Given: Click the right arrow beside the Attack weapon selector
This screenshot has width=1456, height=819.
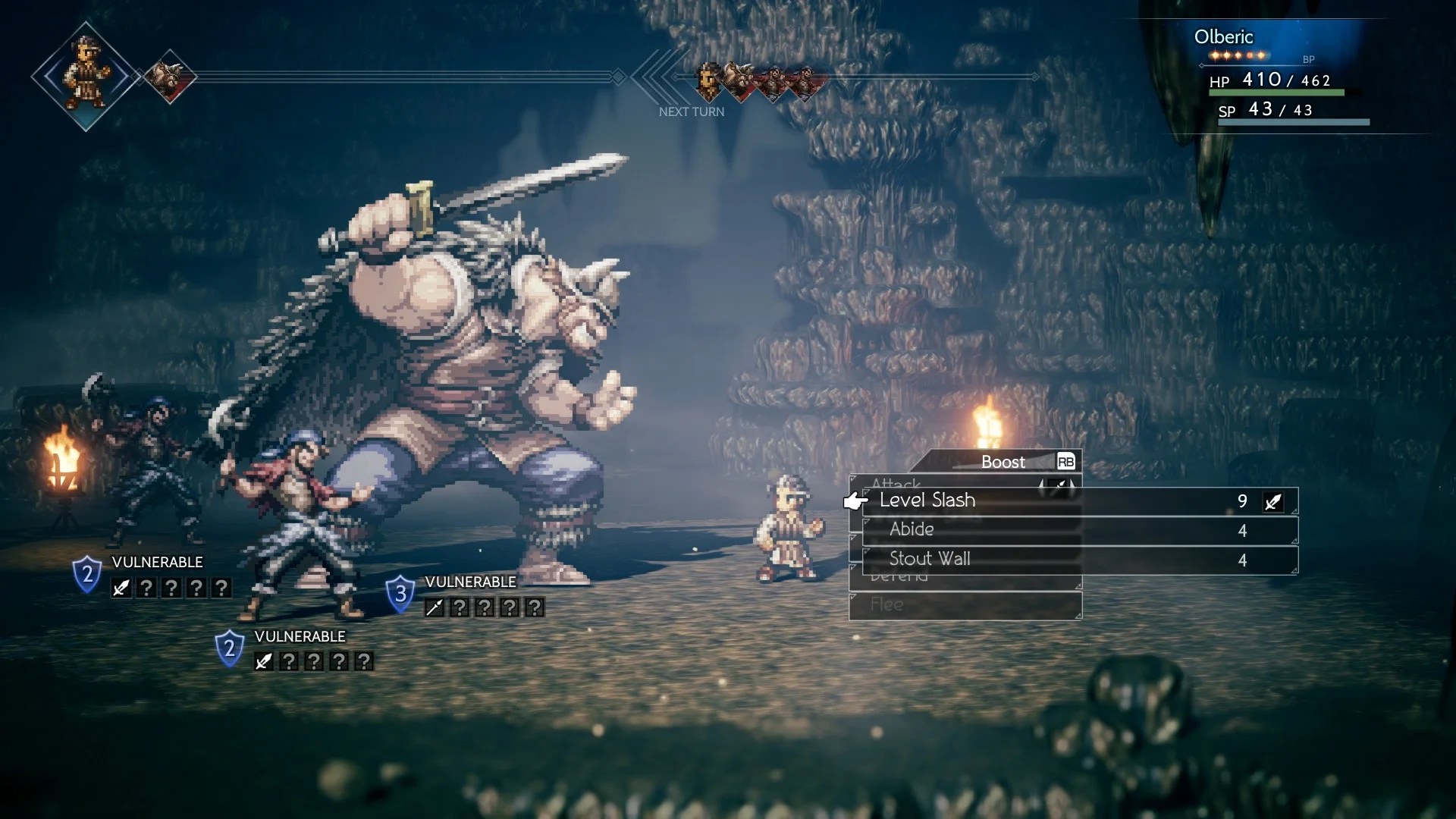Looking at the screenshot, I should pyautogui.click(x=1073, y=484).
